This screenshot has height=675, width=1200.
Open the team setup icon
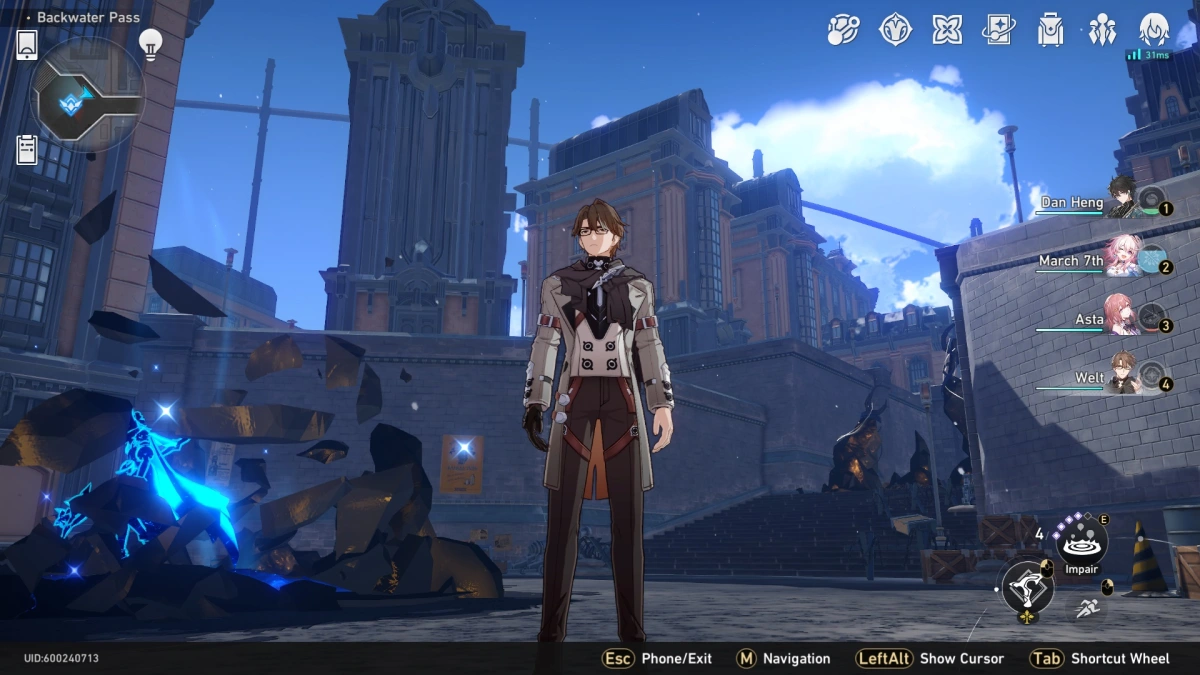coord(1102,30)
